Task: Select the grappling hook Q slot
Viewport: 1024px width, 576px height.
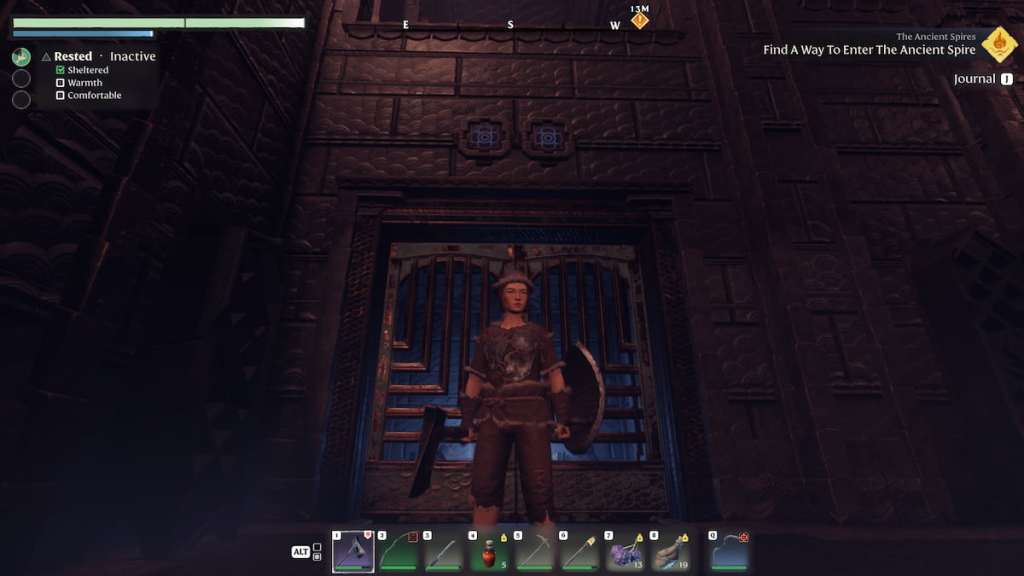Action: [x=729, y=552]
